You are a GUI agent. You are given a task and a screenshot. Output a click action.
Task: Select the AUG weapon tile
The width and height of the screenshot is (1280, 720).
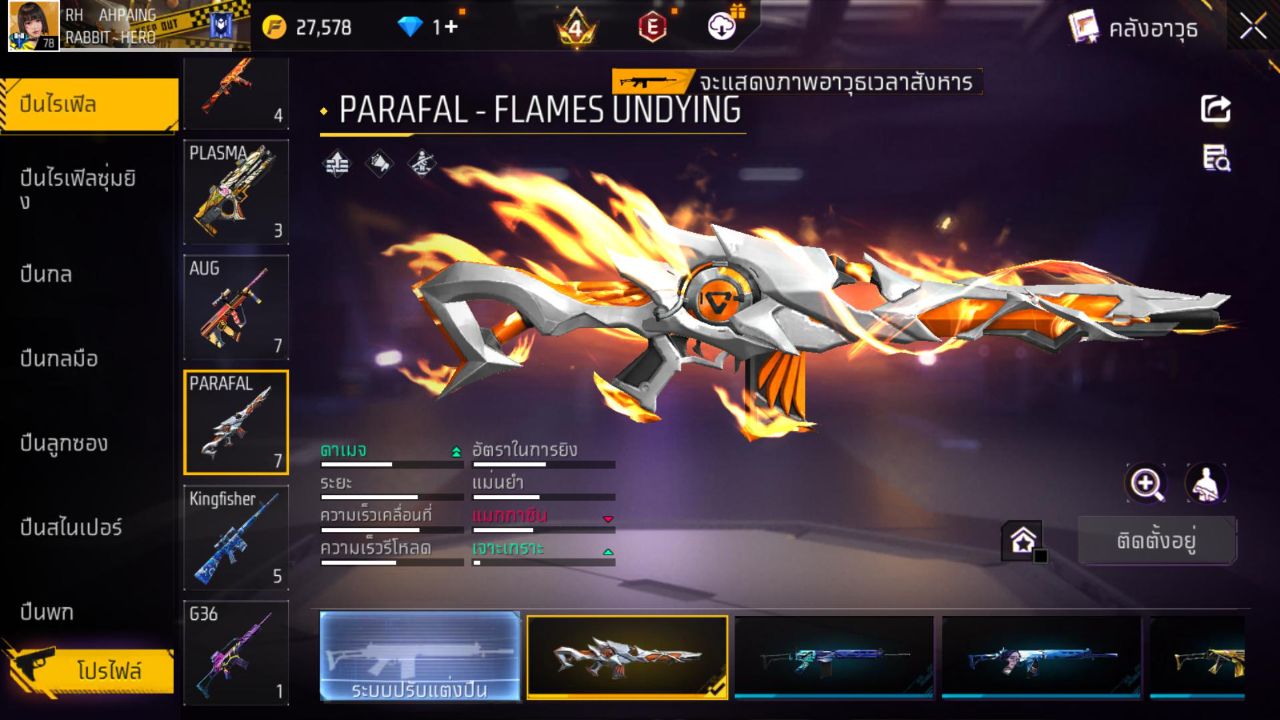(x=236, y=307)
